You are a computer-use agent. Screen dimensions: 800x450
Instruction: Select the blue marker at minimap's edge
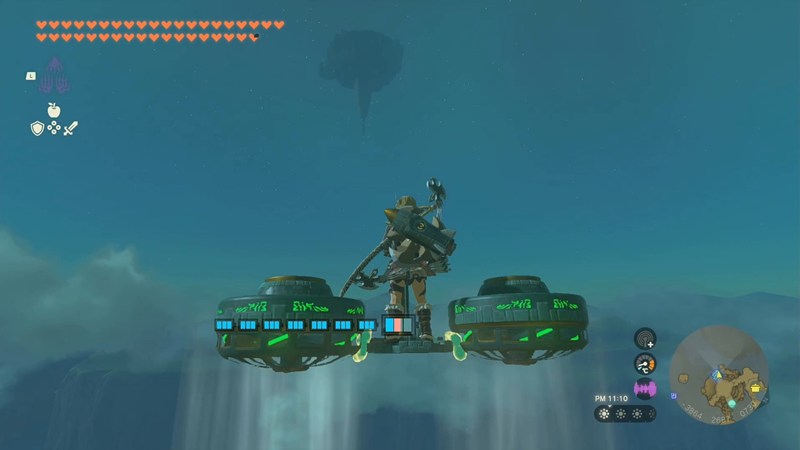[673, 396]
